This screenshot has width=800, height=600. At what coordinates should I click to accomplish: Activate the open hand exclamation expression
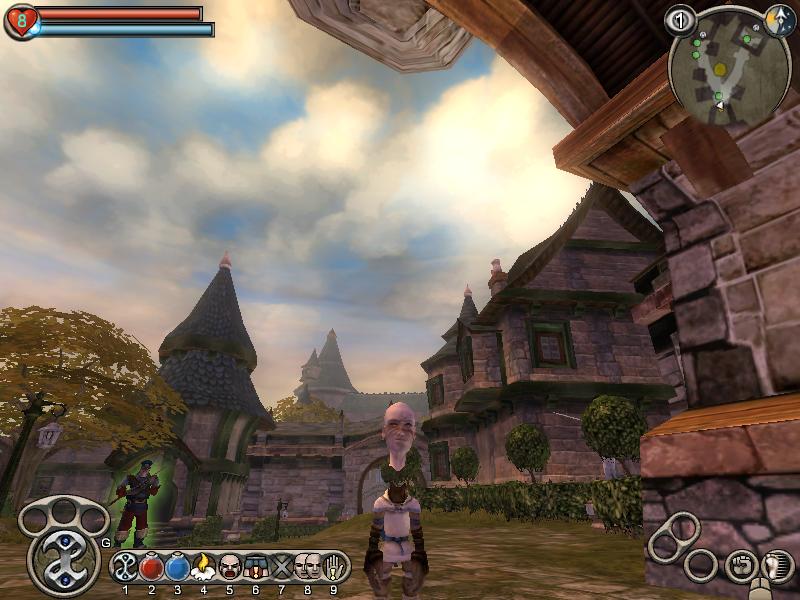click(x=333, y=567)
